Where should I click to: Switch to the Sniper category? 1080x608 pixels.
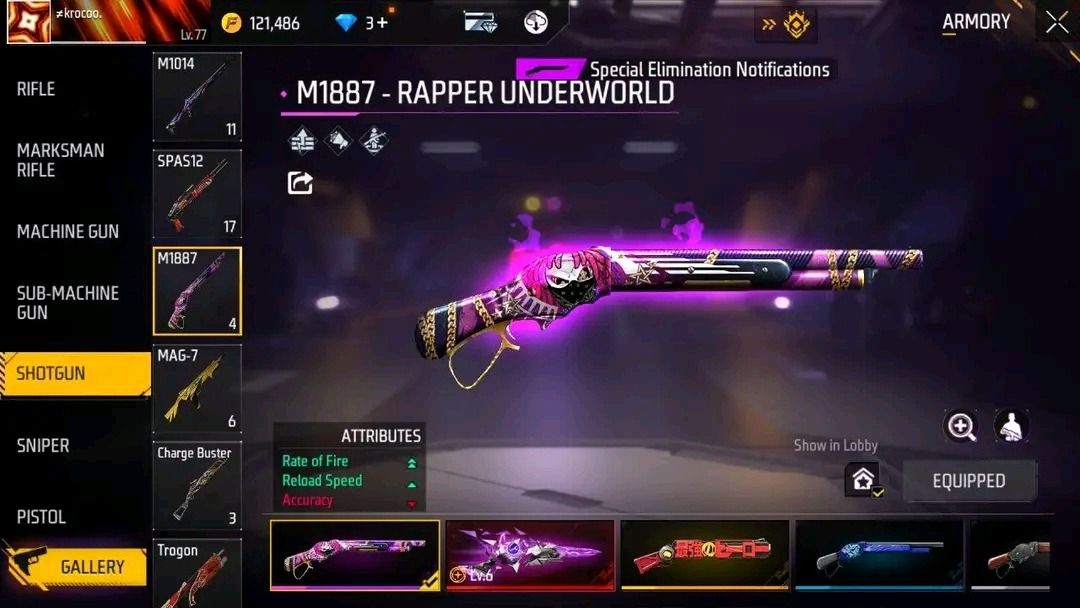[43, 445]
